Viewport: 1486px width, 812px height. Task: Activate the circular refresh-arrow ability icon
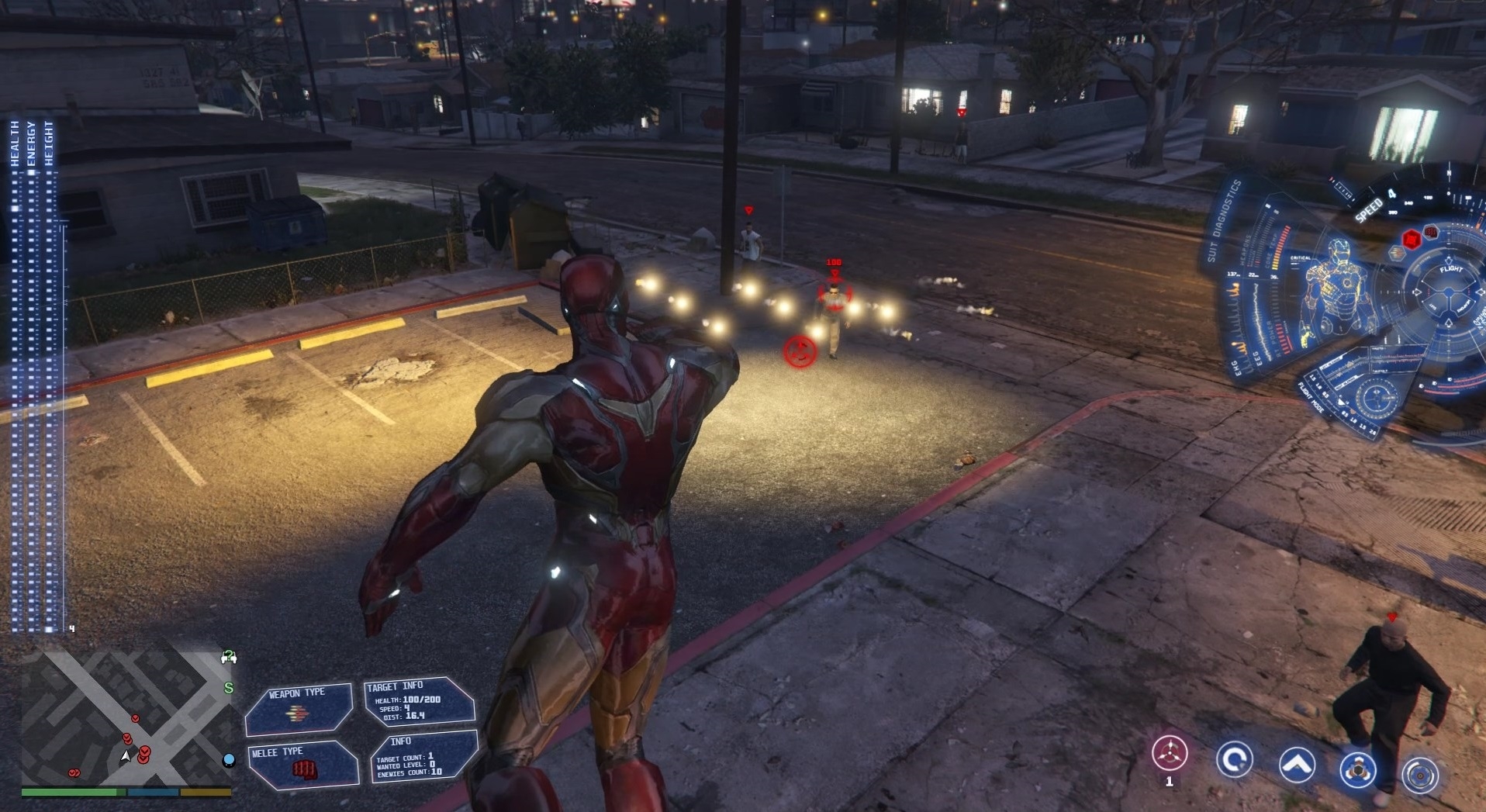pos(1234,758)
